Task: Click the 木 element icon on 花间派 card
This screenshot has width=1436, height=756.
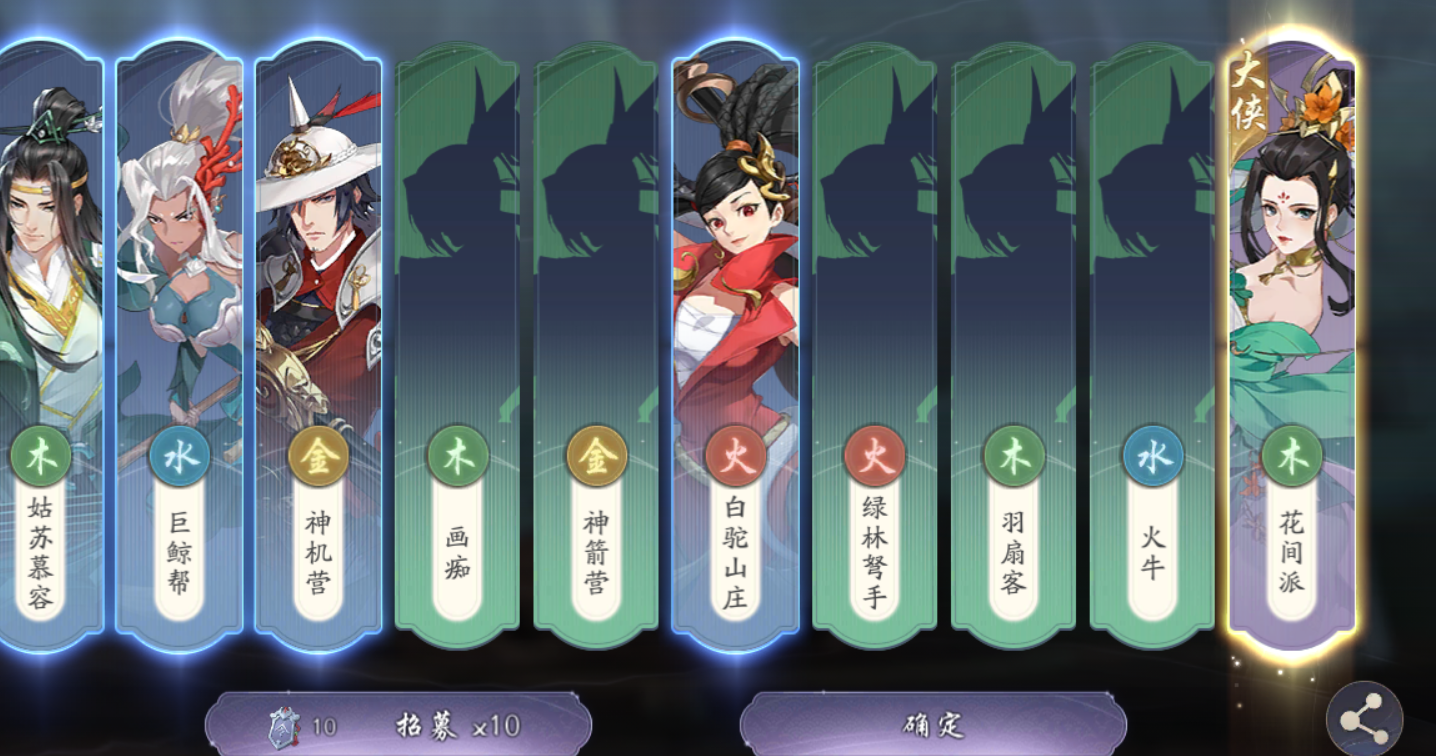Action: click(x=1292, y=456)
